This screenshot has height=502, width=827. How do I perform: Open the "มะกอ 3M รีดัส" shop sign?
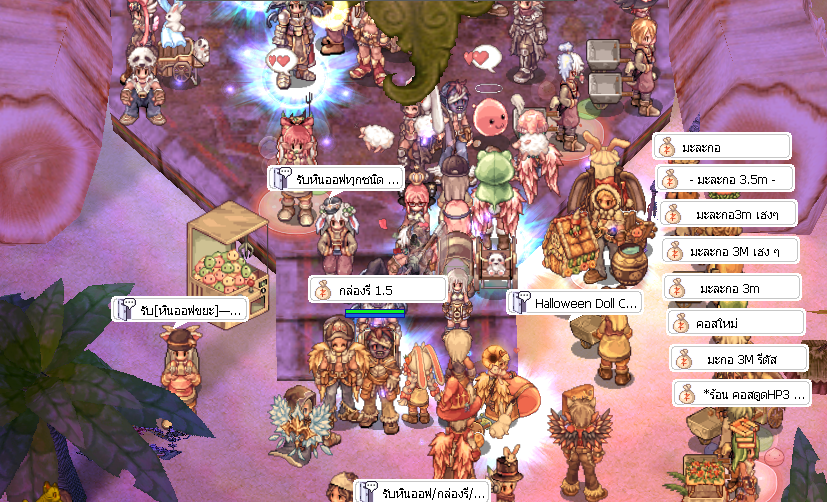tap(739, 358)
